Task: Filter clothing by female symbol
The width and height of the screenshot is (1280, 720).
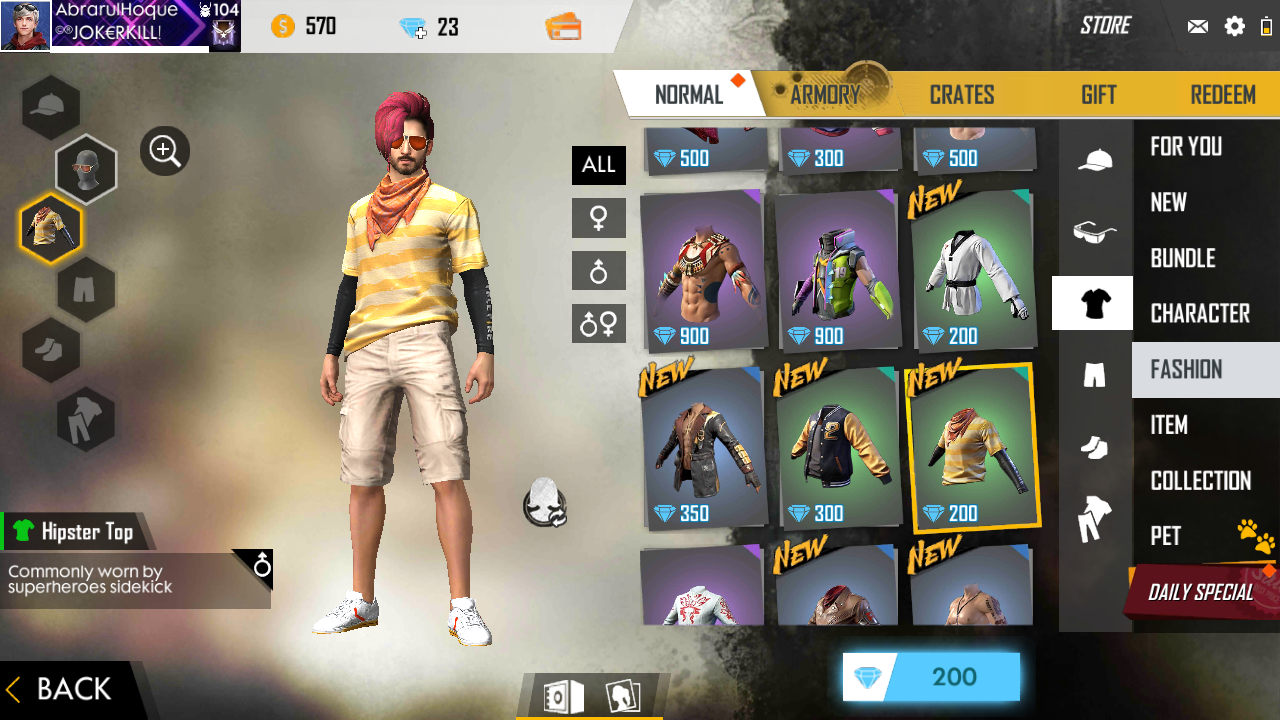Action: [598, 218]
